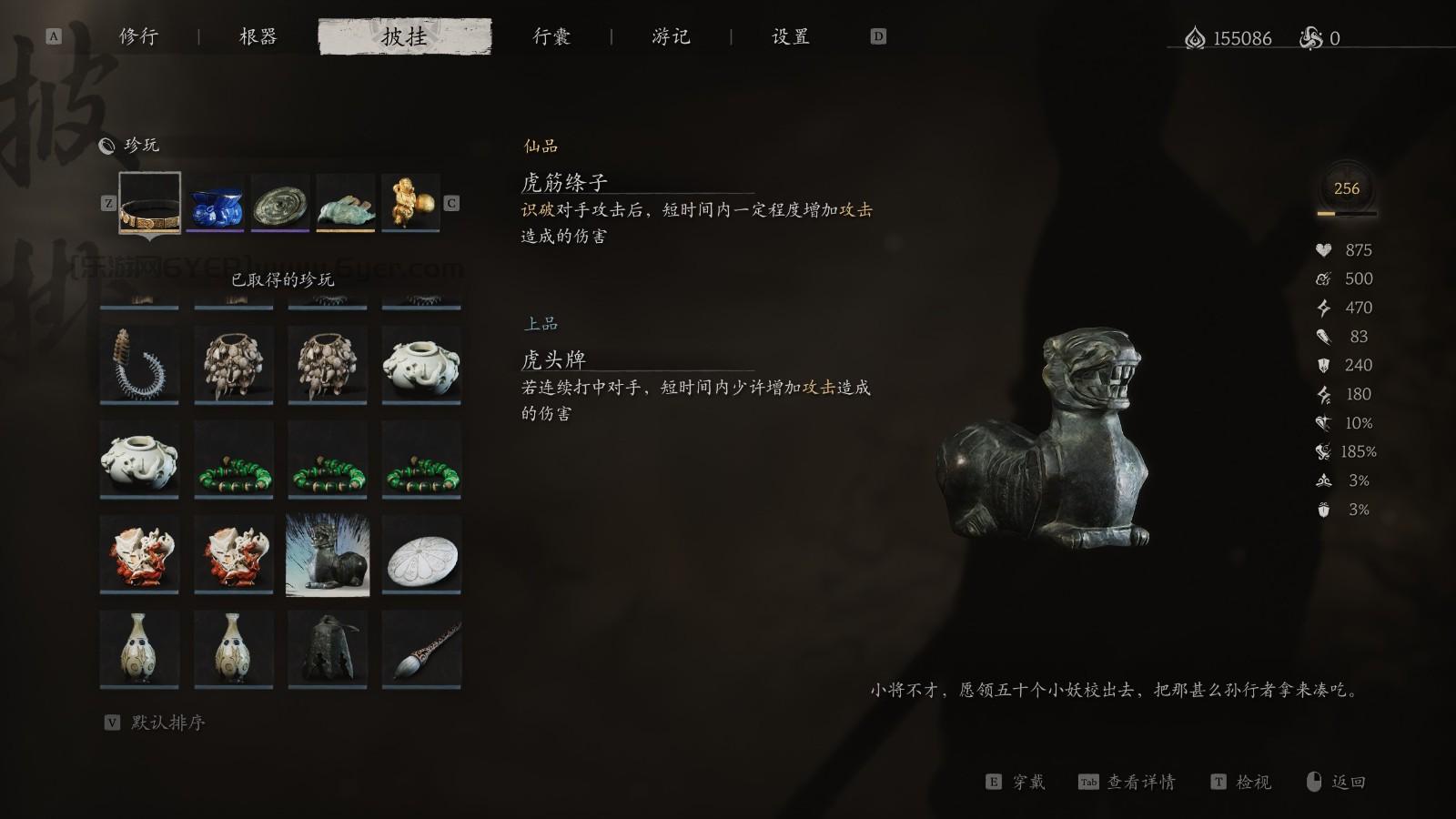Click the lightning stamina icon showing 470

point(1323,308)
